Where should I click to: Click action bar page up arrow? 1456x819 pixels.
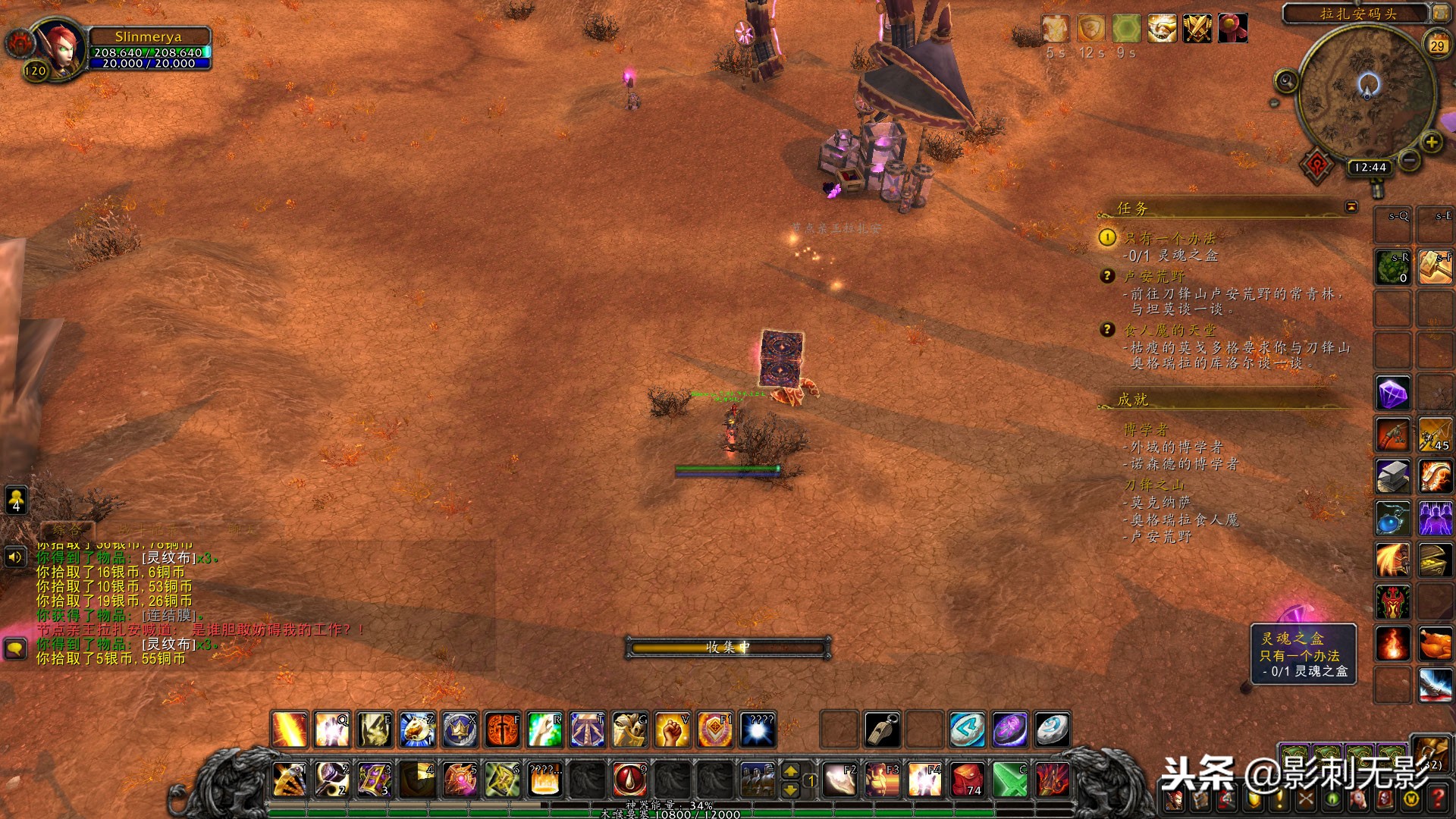[790, 771]
